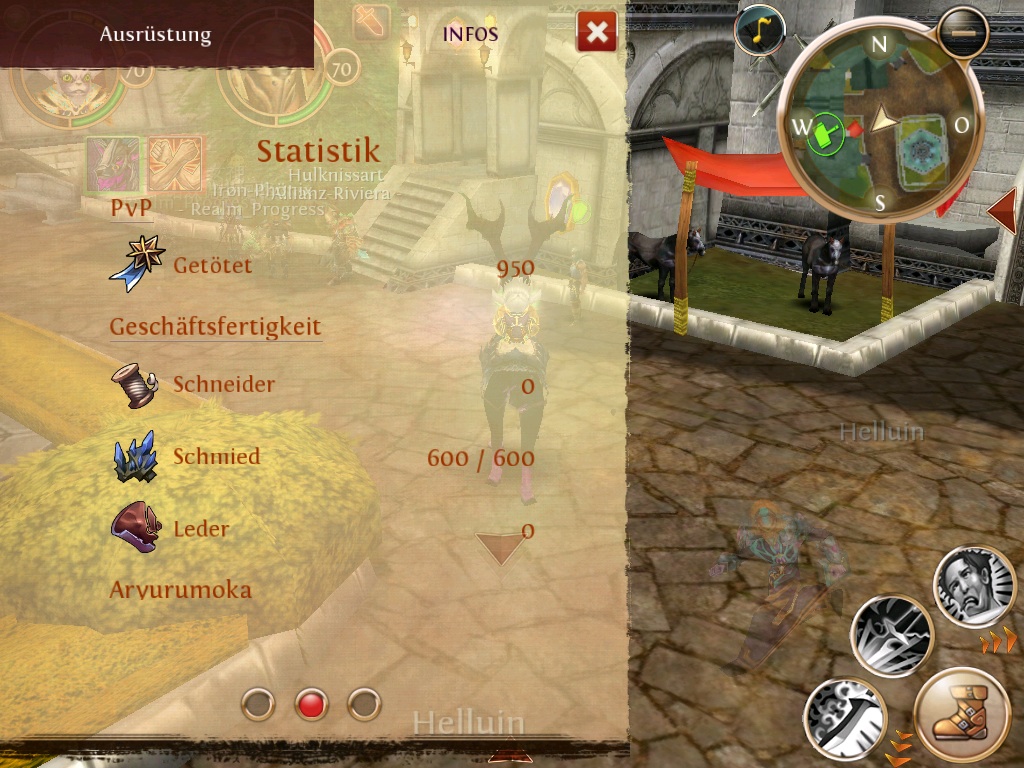The width and height of the screenshot is (1024, 768).
Task: Activate the grimacing face skill
Action: coord(974,587)
